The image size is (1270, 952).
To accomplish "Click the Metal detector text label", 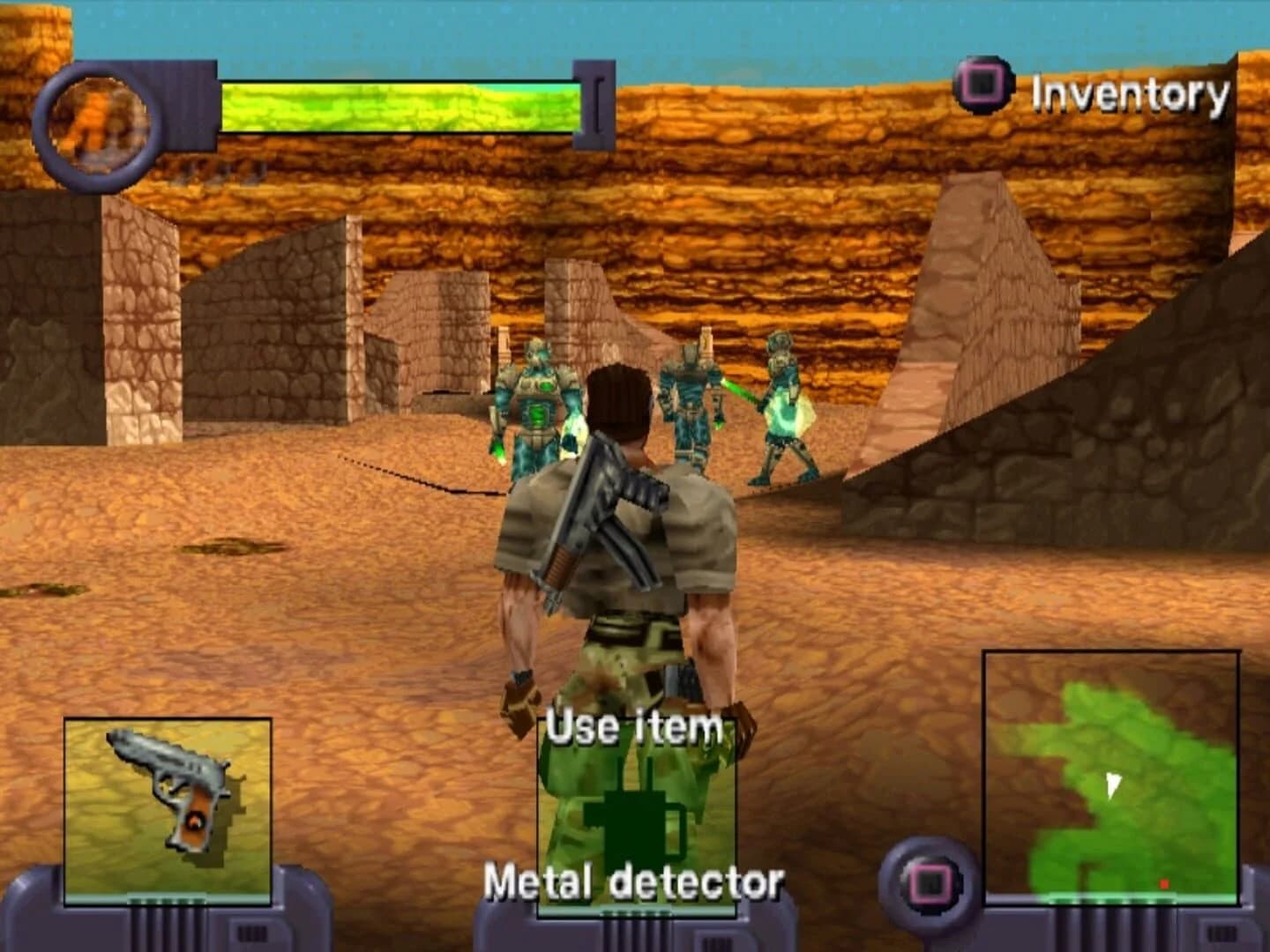I will 635,880.
